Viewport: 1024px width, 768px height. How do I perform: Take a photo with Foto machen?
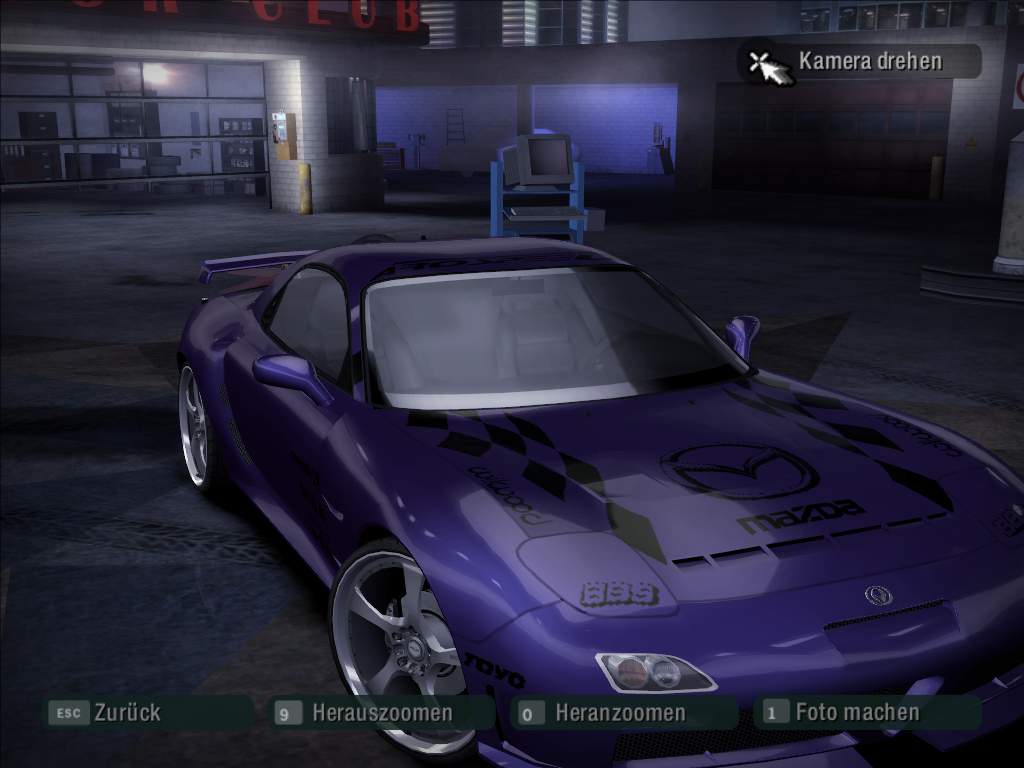point(856,713)
